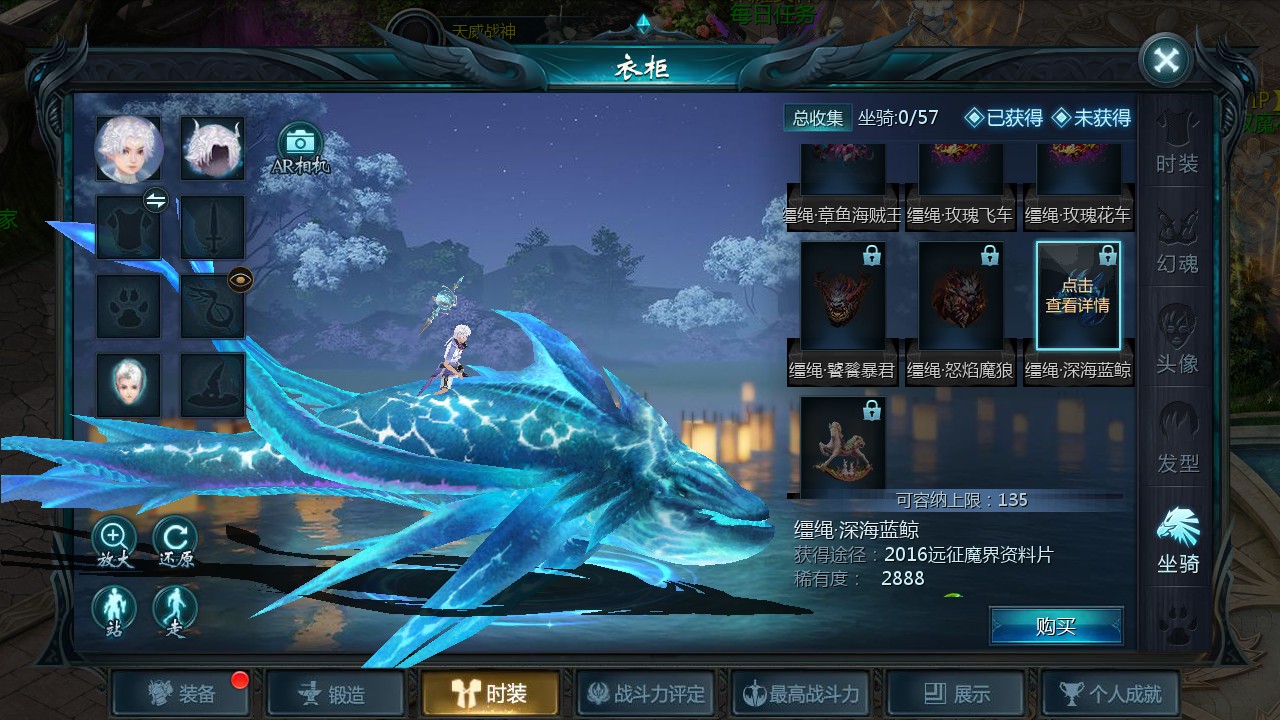Reset the view with 还原
Viewport: 1280px width, 720px height.
click(175, 542)
